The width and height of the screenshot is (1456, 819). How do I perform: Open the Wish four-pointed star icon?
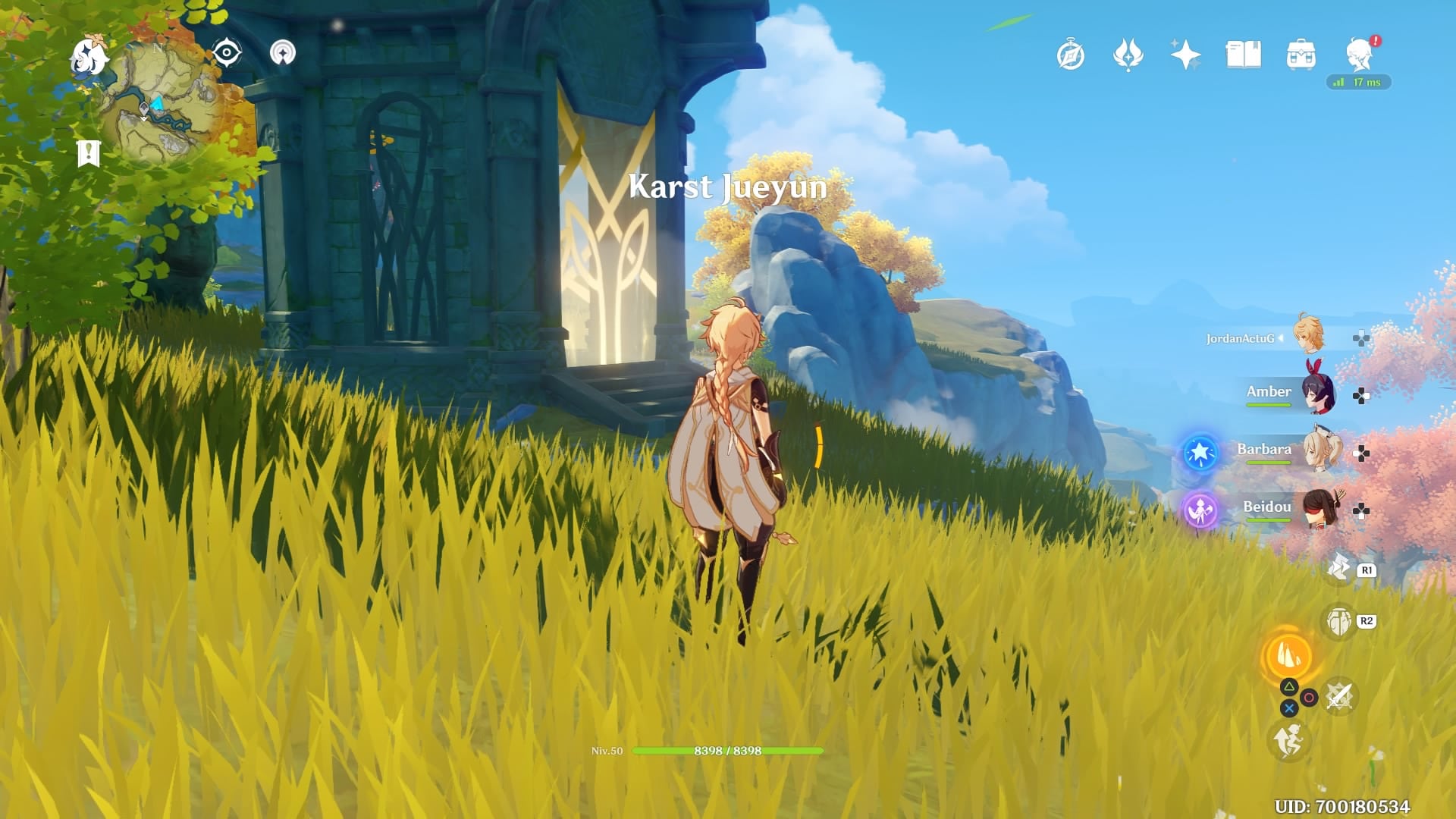click(1185, 55)
